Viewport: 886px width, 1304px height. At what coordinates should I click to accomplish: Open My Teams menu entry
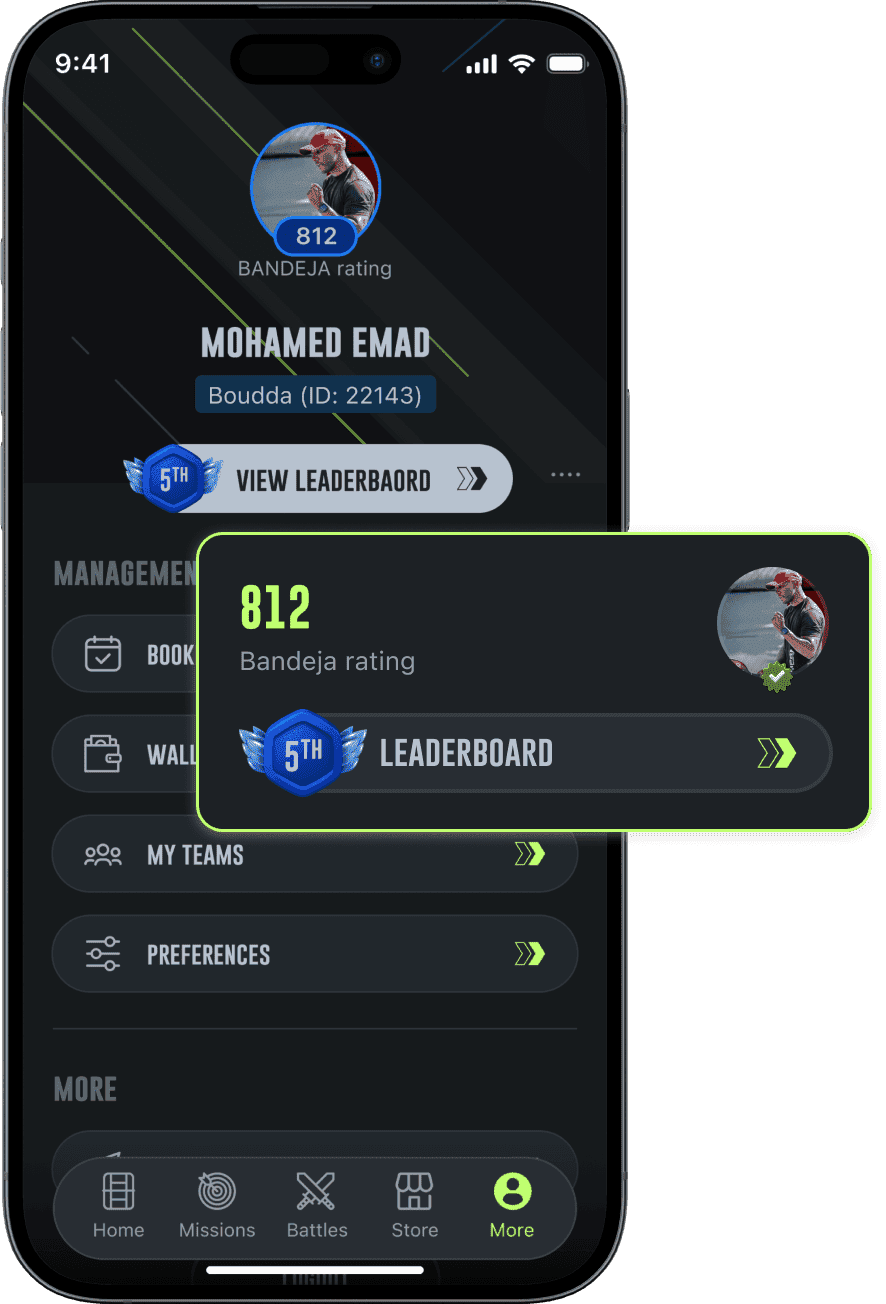tap(314, 854)
